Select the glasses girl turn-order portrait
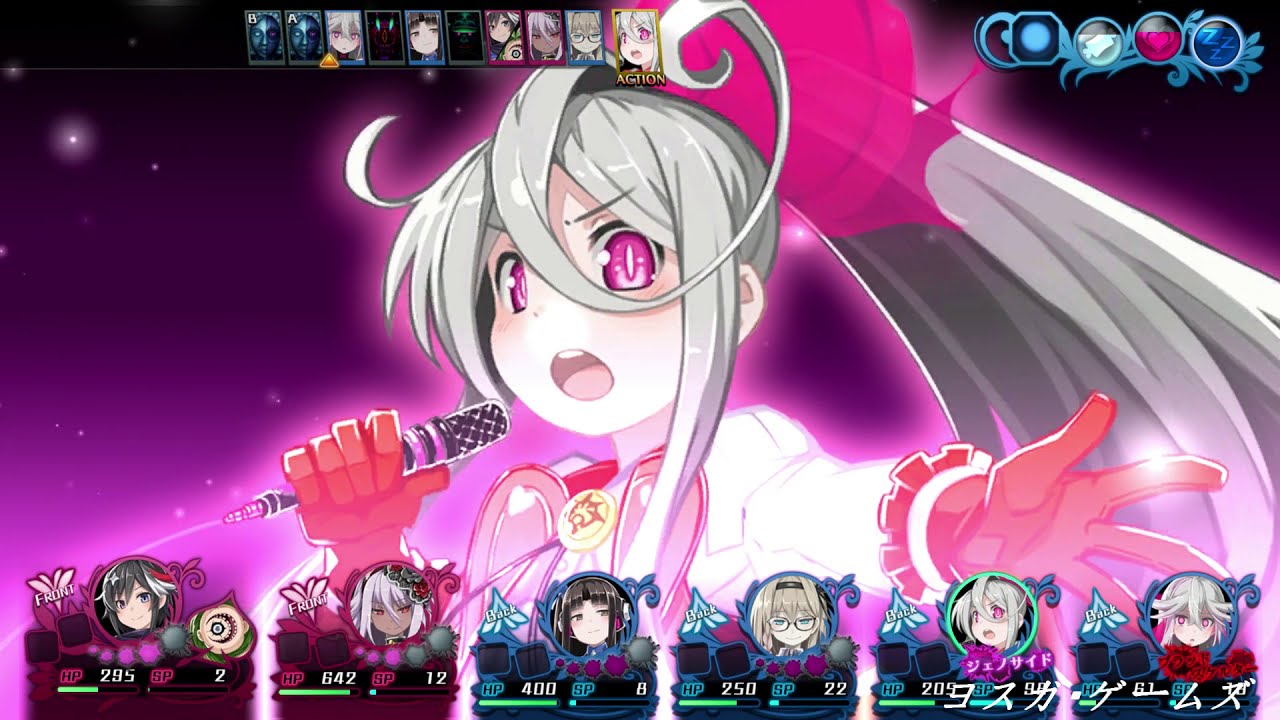 click(585, 38)
